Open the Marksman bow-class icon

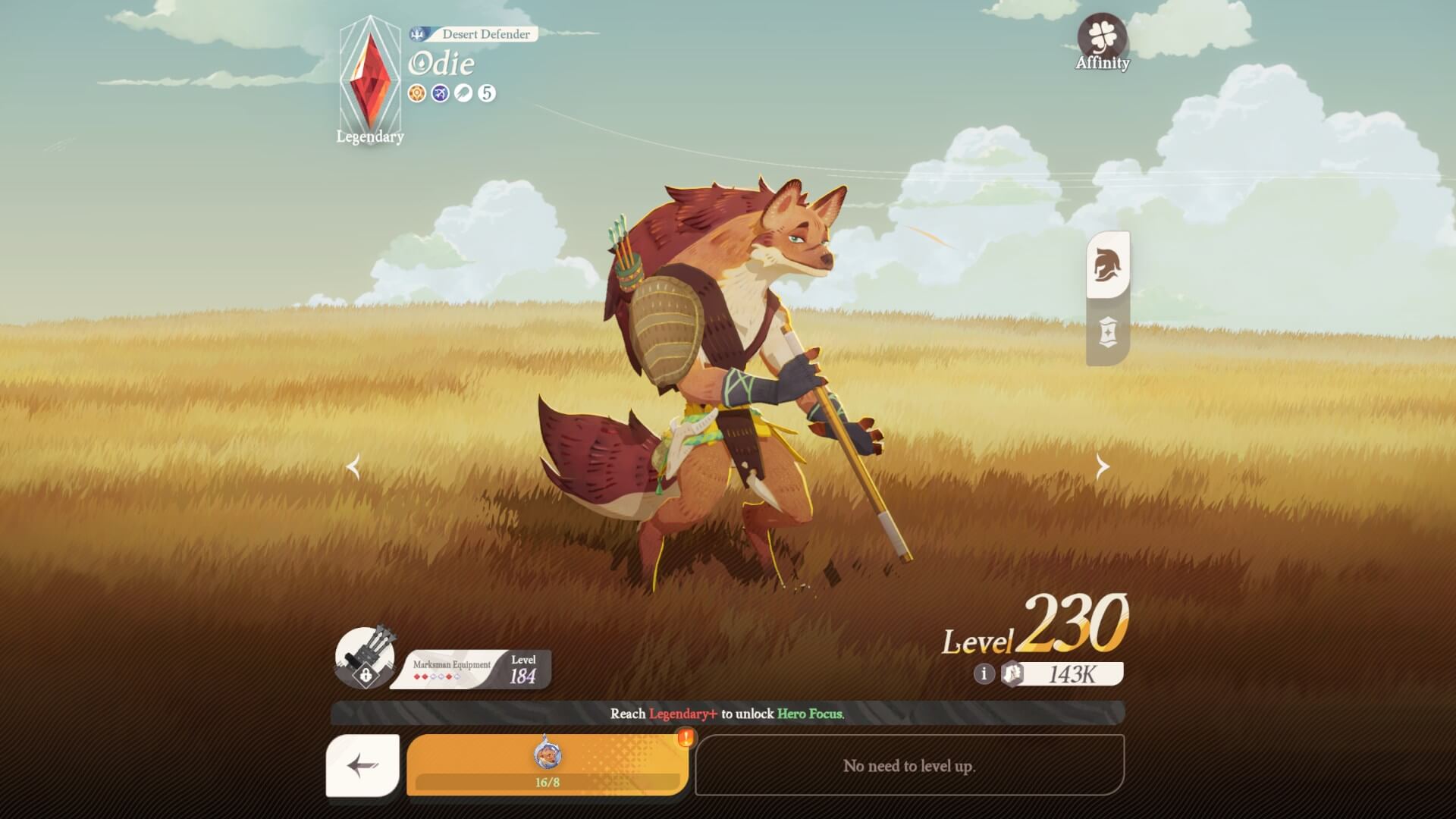click(441, 93)
